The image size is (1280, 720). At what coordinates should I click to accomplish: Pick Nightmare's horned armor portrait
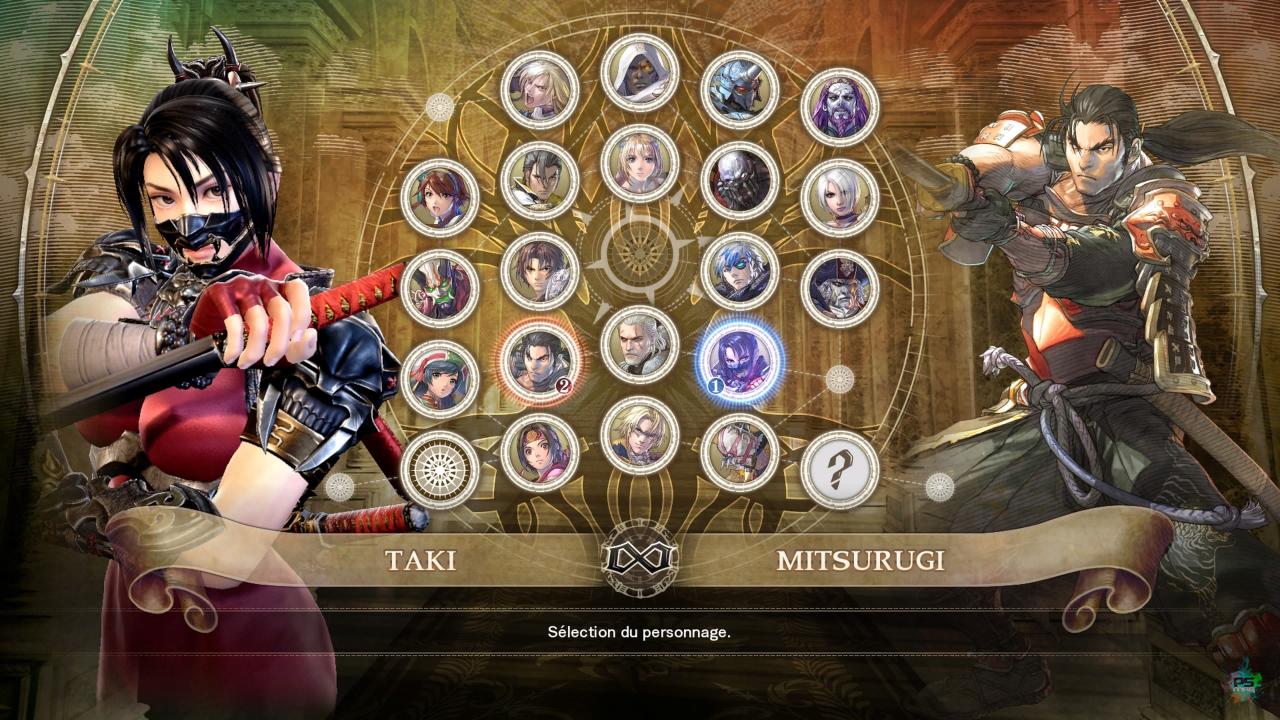coord(740,90)
